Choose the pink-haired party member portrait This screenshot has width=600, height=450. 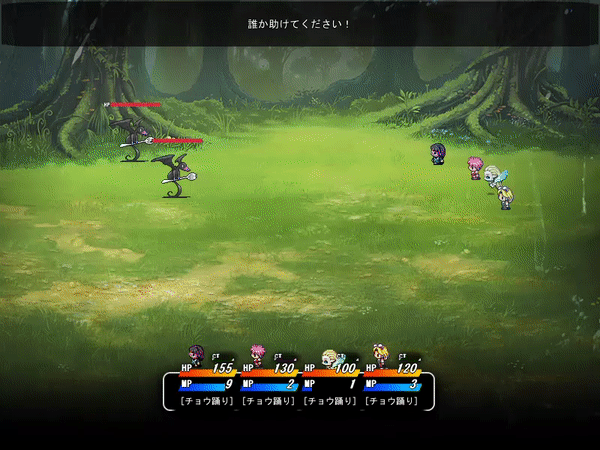pos(257,355)
